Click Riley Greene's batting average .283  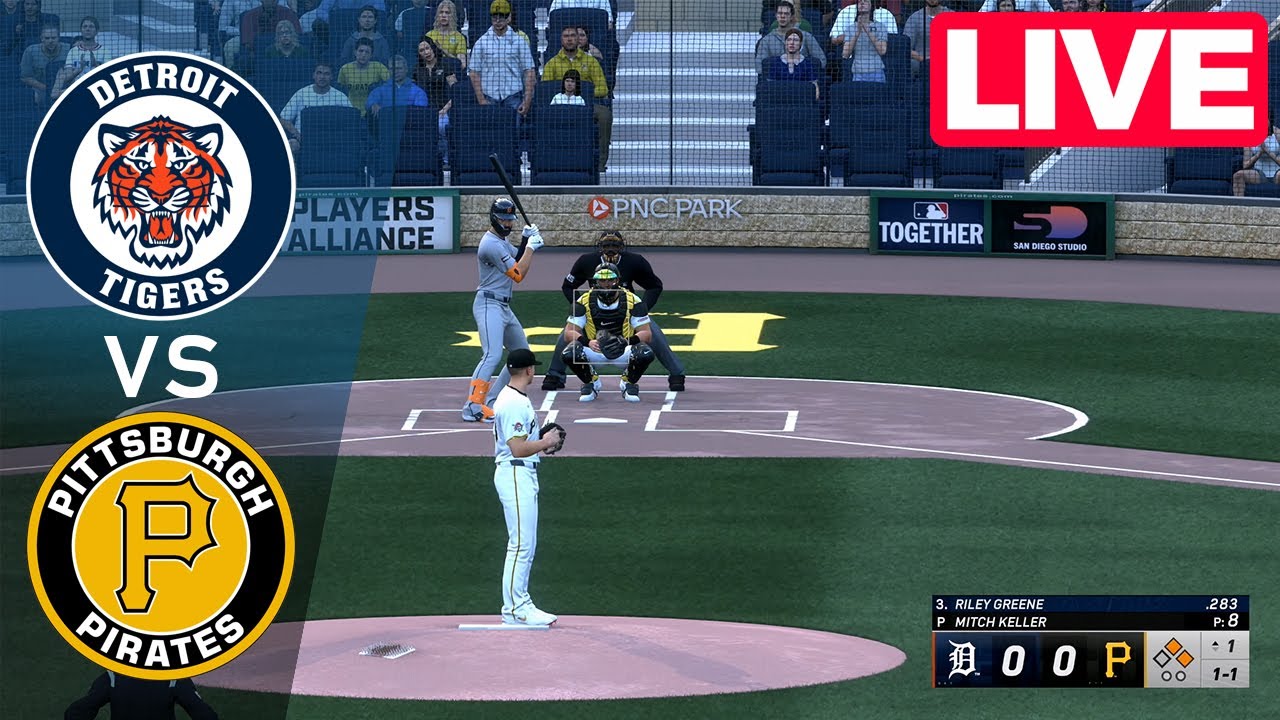[x=1222, y=603]
